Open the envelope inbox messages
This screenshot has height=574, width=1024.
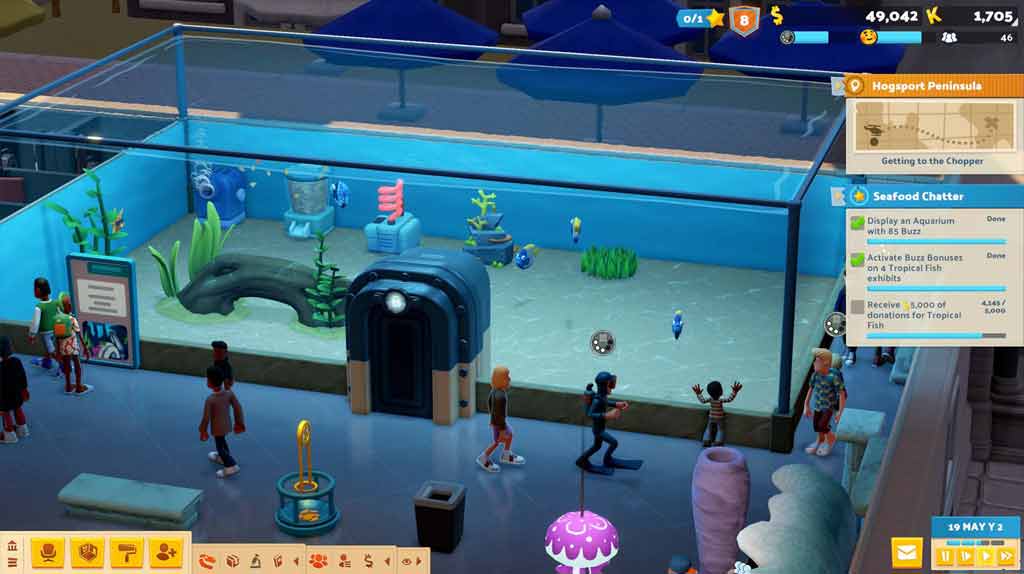coord(907,551)
